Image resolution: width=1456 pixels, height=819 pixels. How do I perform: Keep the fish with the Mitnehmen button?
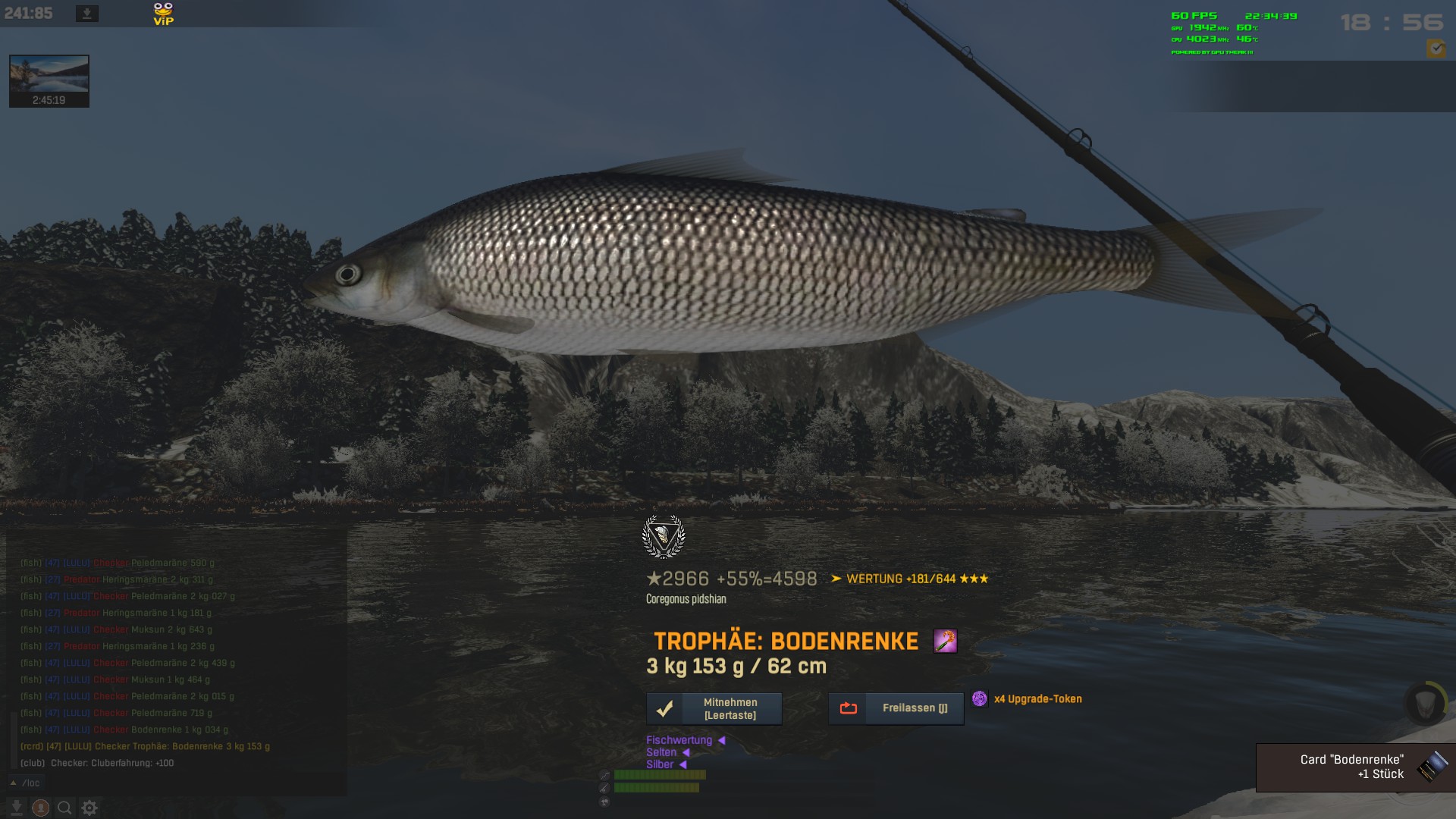[x=714, y=708]
